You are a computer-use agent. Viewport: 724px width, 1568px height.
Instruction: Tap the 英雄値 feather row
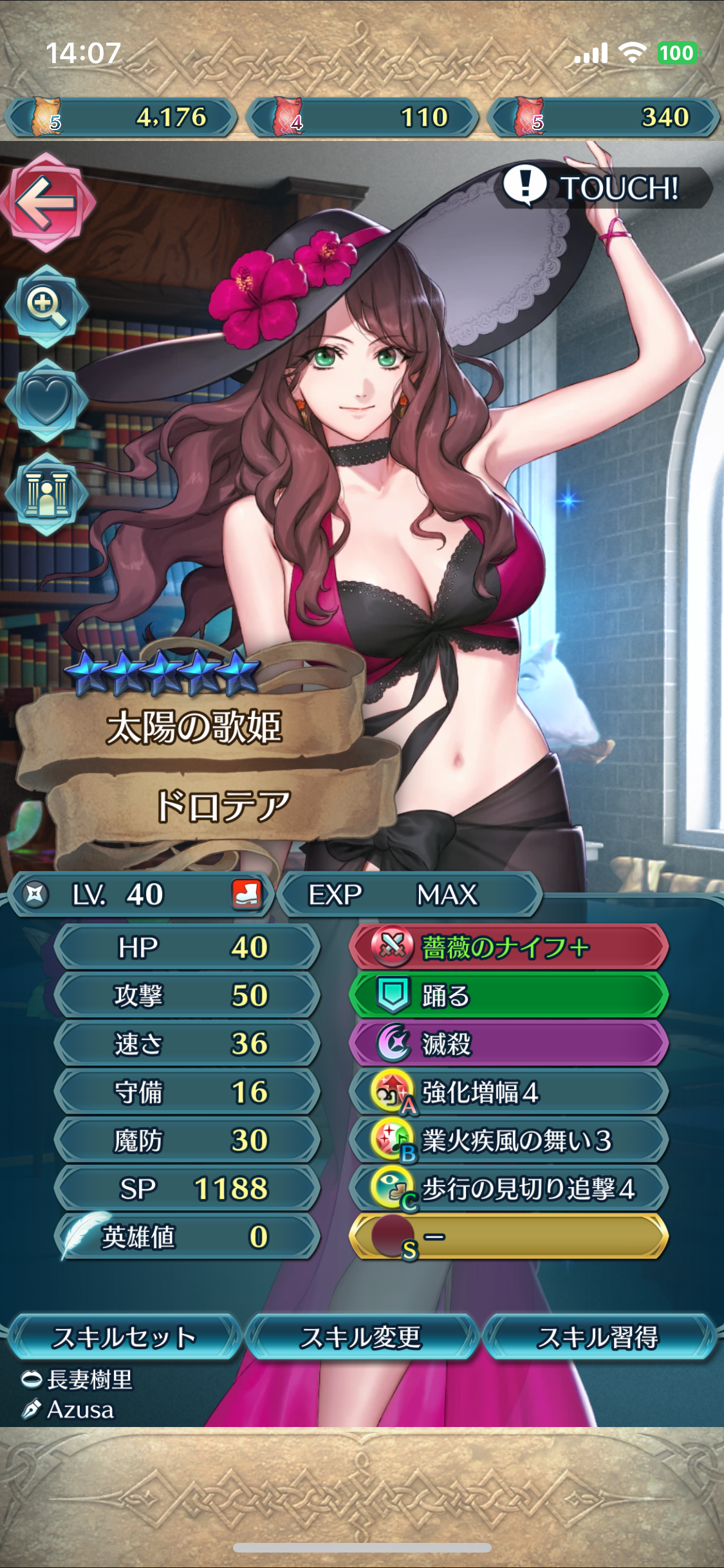click(x=187, y=1237)
